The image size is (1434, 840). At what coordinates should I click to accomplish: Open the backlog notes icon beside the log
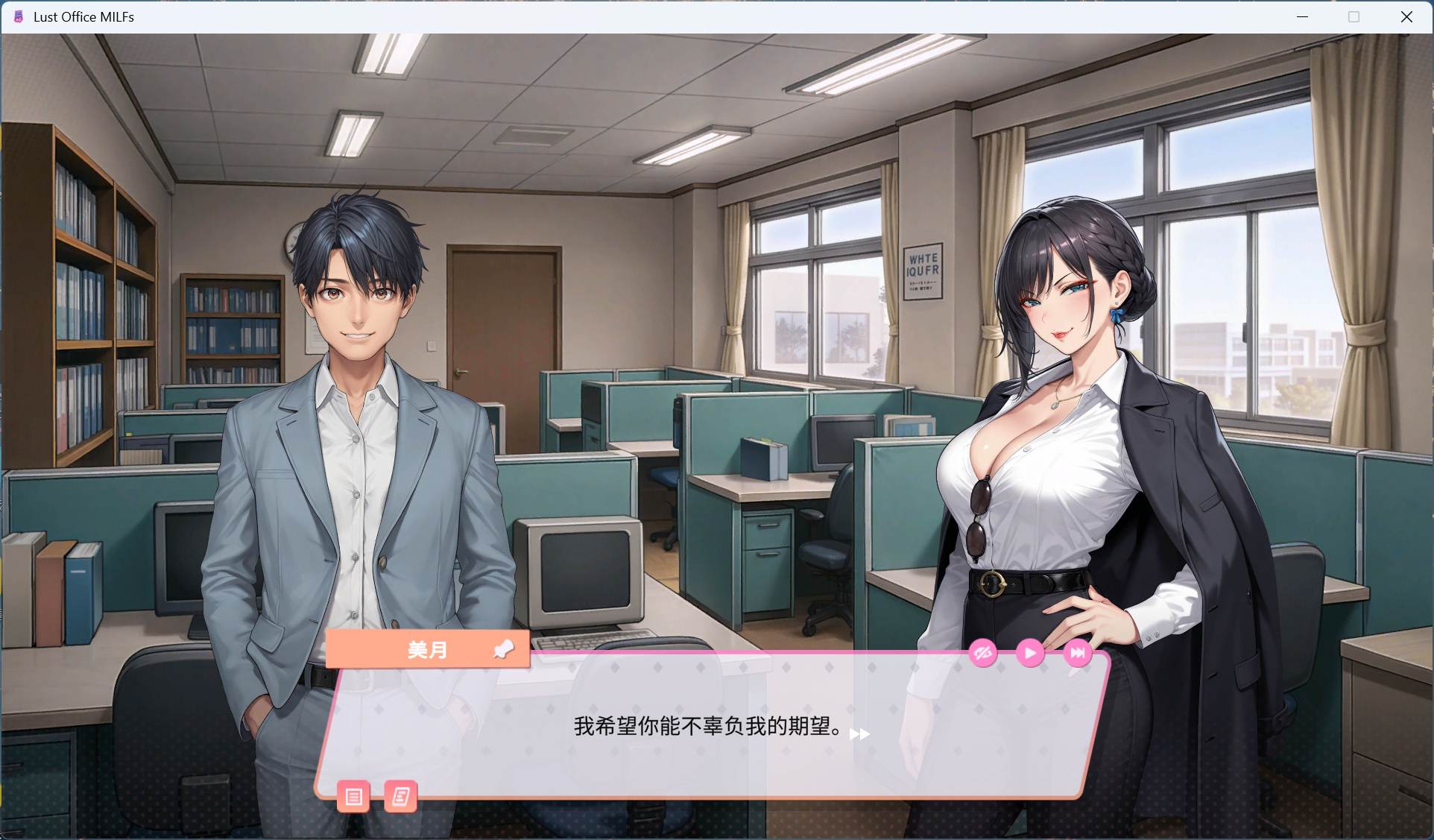pyautogui.click(x=400, y=797)
